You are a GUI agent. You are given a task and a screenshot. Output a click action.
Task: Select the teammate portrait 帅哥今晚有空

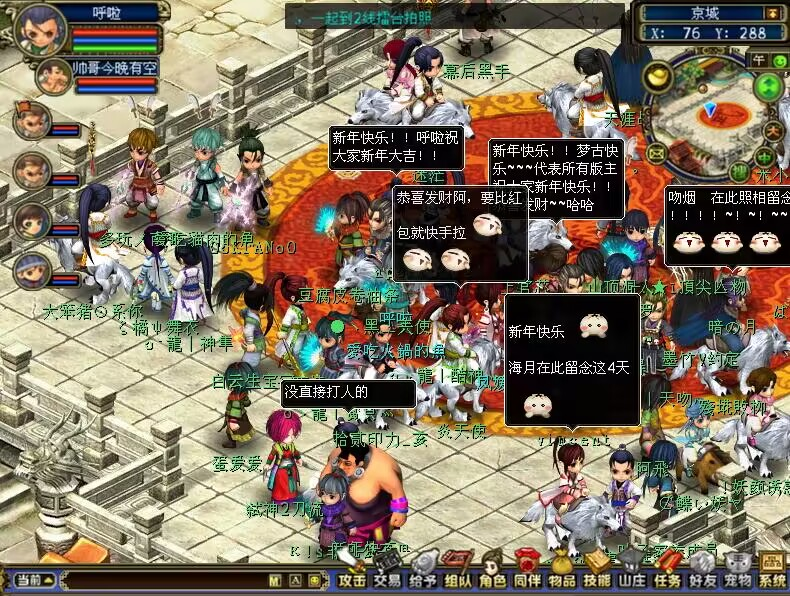tap(53, 76)
